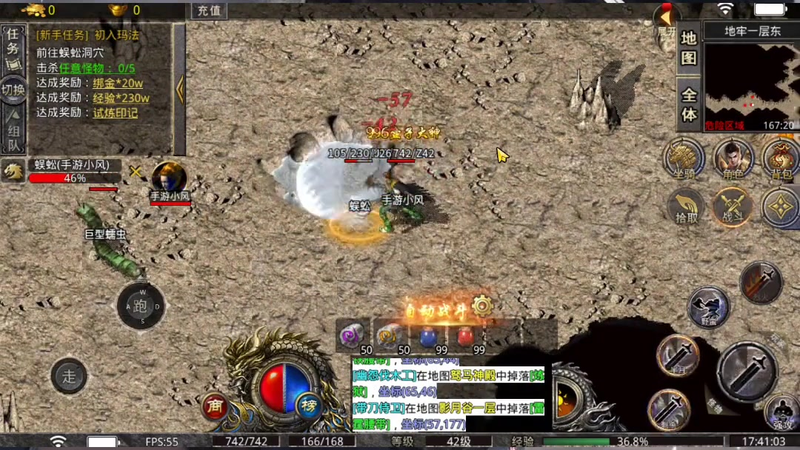Select the 全体 channel tab
Screen dimensions: 800x450
[689, 106]
